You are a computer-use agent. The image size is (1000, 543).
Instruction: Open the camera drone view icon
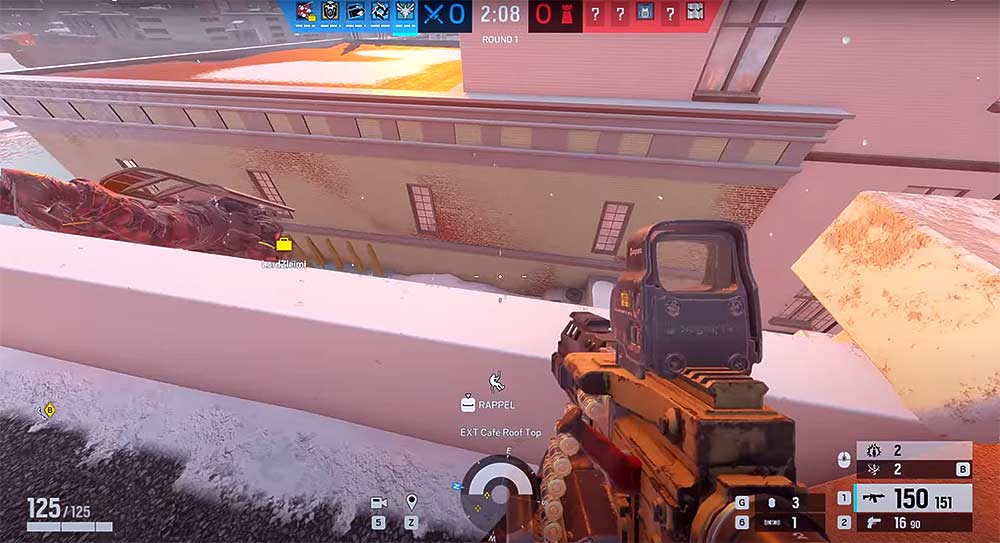click(379, 503)
